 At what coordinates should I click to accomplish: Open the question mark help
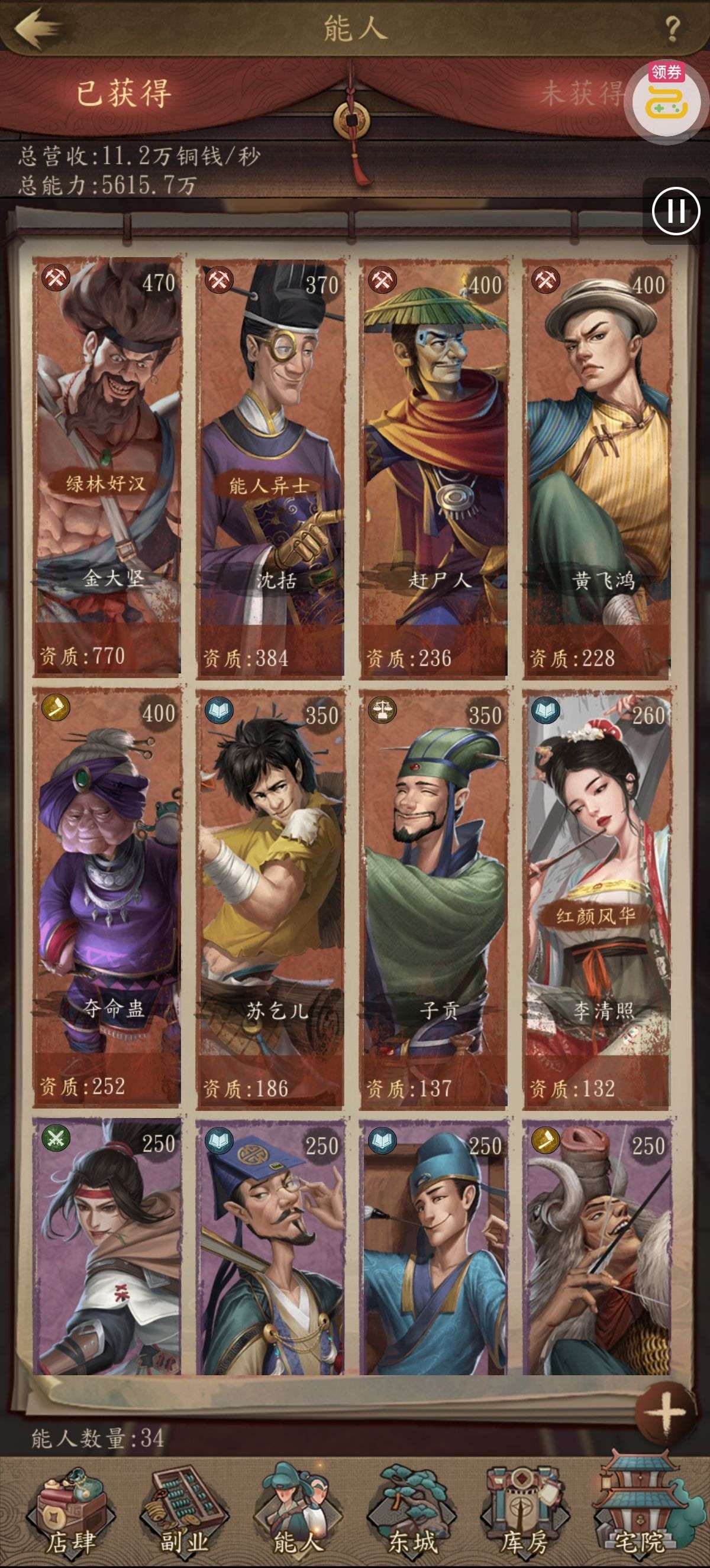click(x=672, y=28)
